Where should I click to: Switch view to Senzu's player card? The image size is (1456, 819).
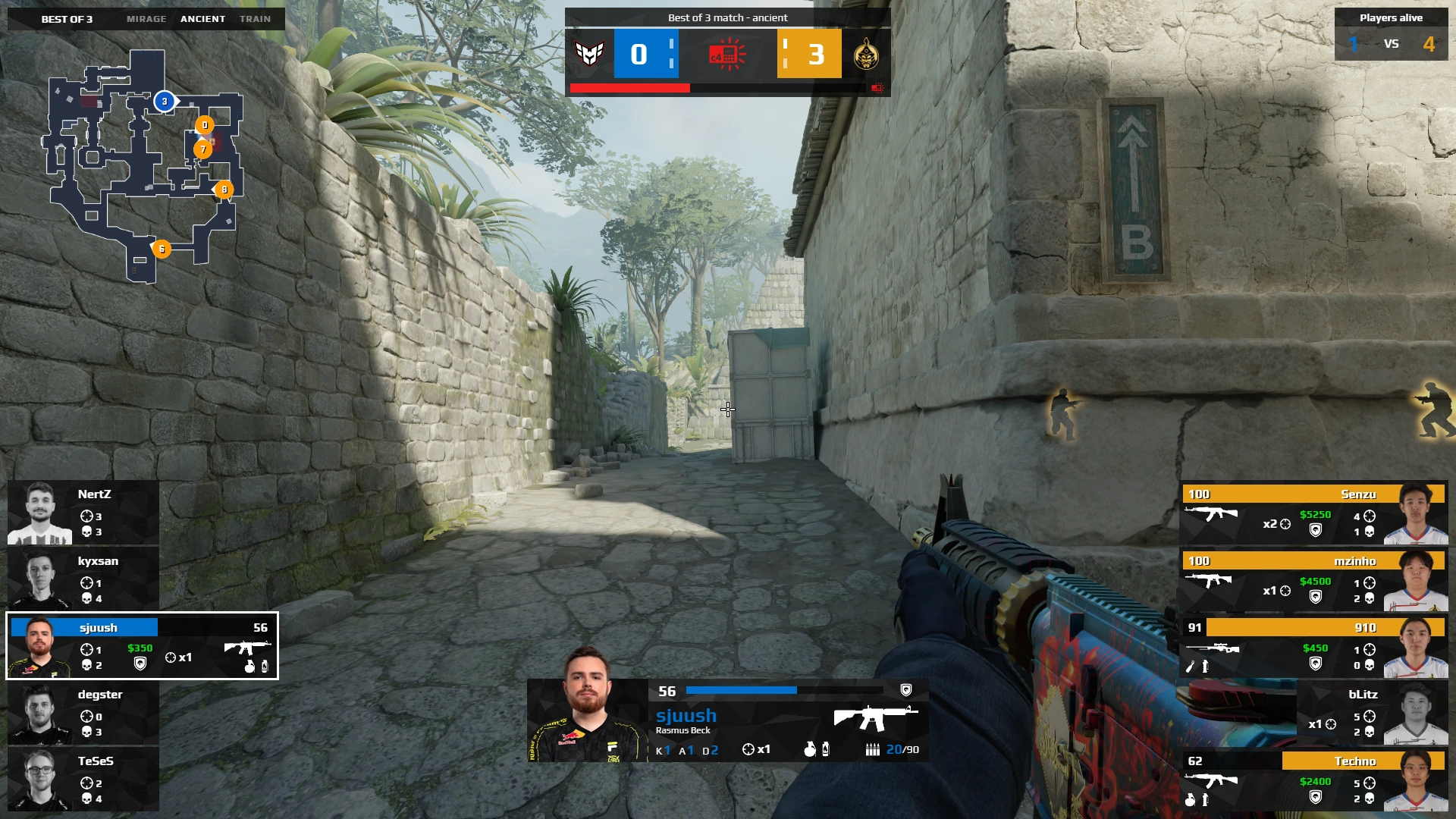click(1313, 513)
